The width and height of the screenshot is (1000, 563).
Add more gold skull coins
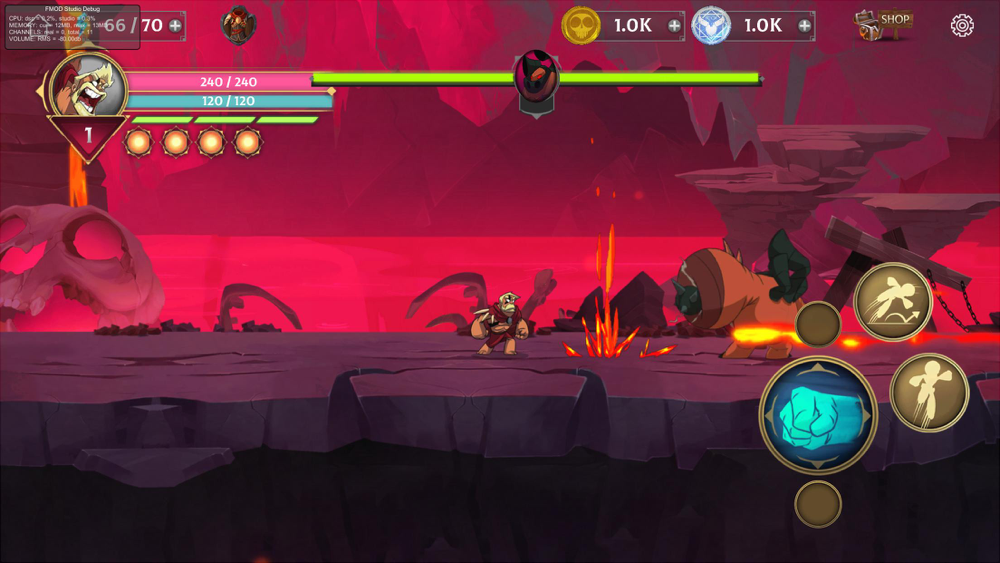(x=674, y=26)
